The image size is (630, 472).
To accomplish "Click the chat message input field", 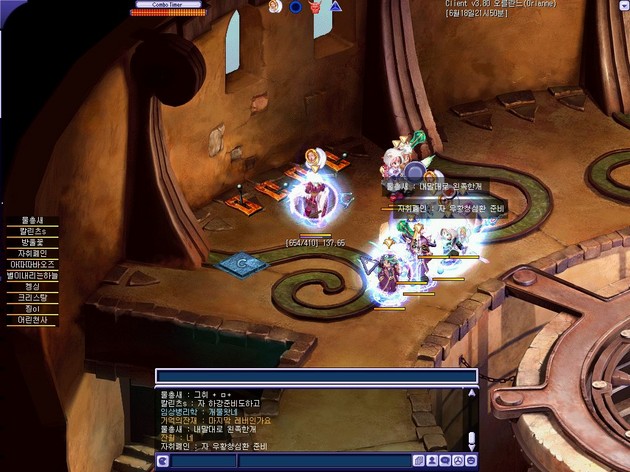I will click(x=330, y=460).
